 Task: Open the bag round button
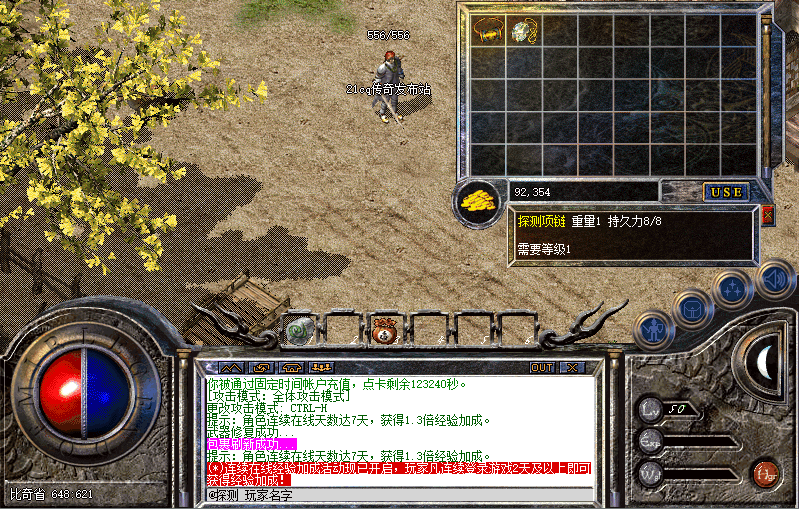692,306
